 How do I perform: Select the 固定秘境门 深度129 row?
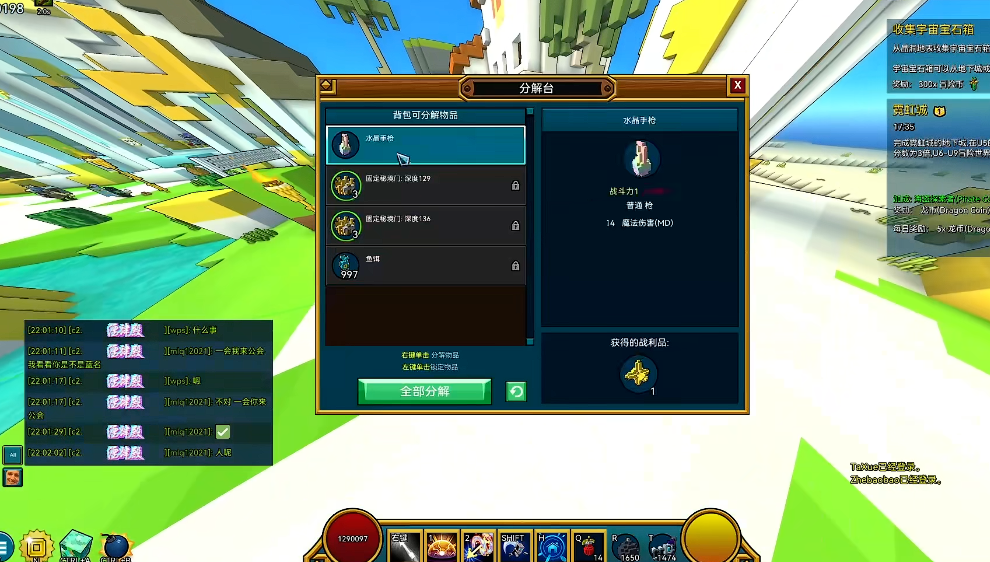(x=425, y=185)
